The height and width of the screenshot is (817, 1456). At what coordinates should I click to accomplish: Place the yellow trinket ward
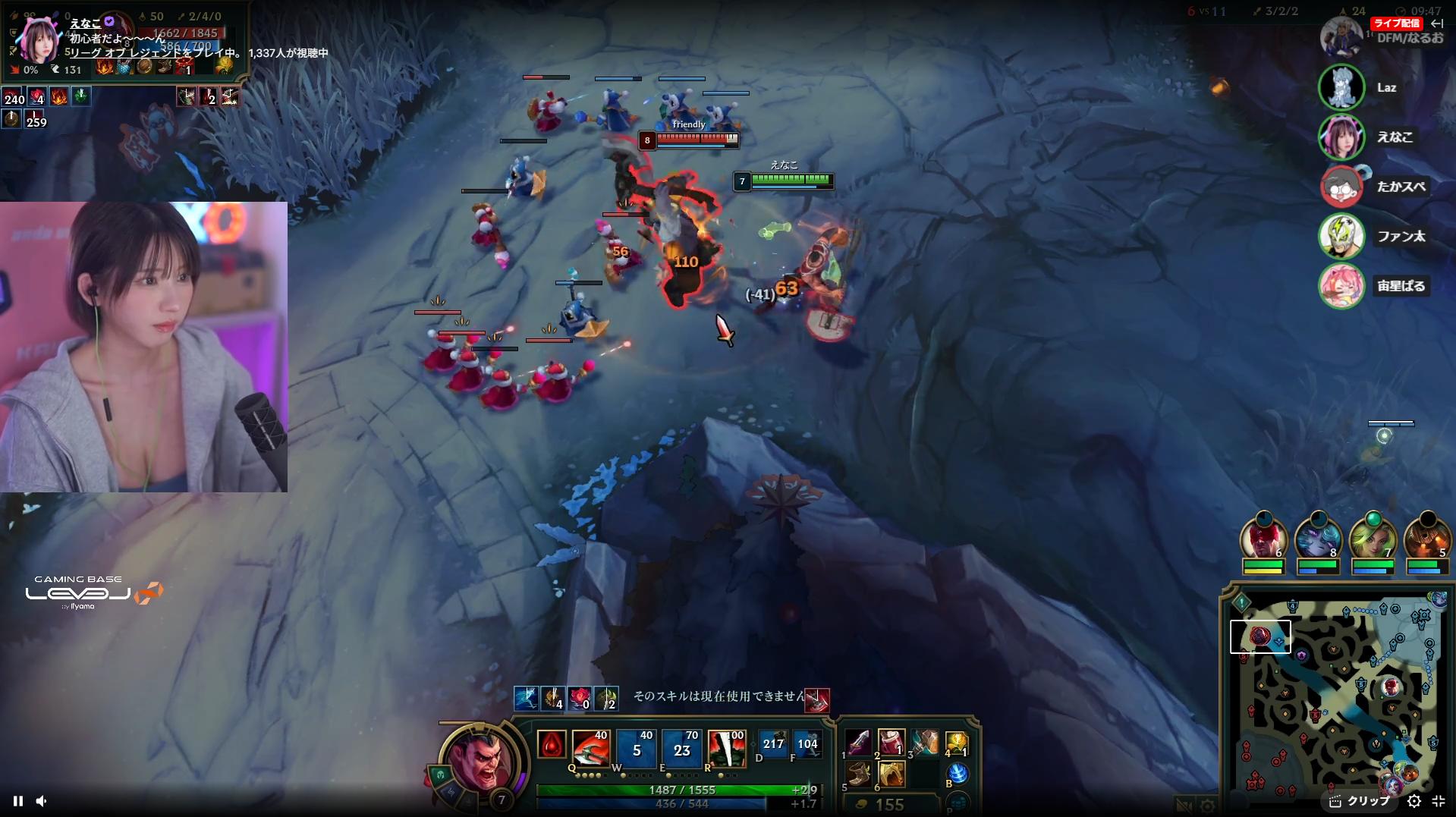(957, 743)
